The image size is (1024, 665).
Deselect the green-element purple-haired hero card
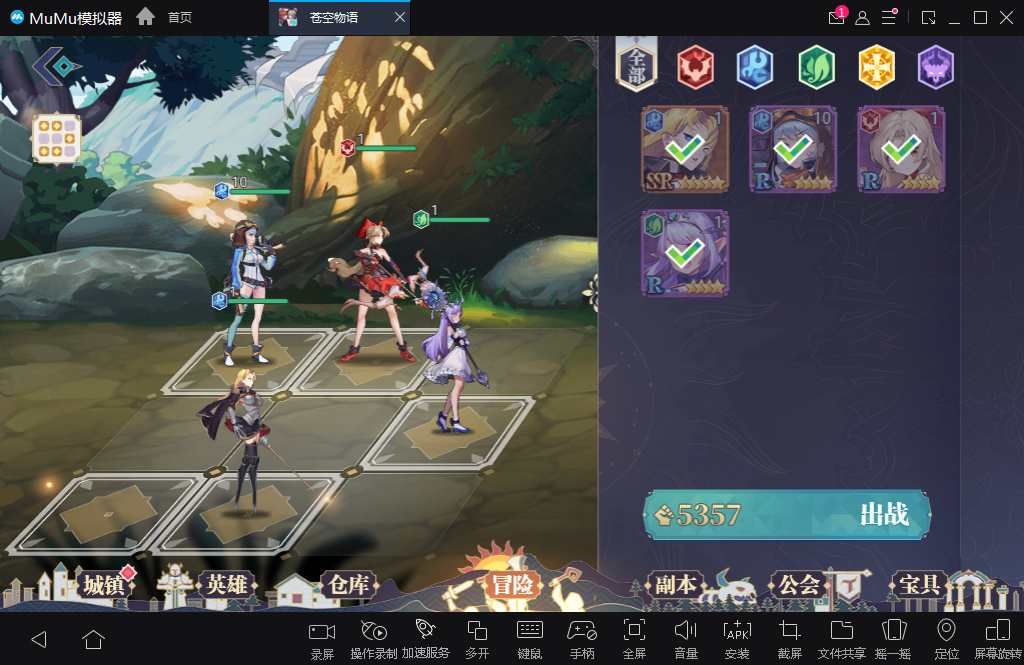click(685, 253)
